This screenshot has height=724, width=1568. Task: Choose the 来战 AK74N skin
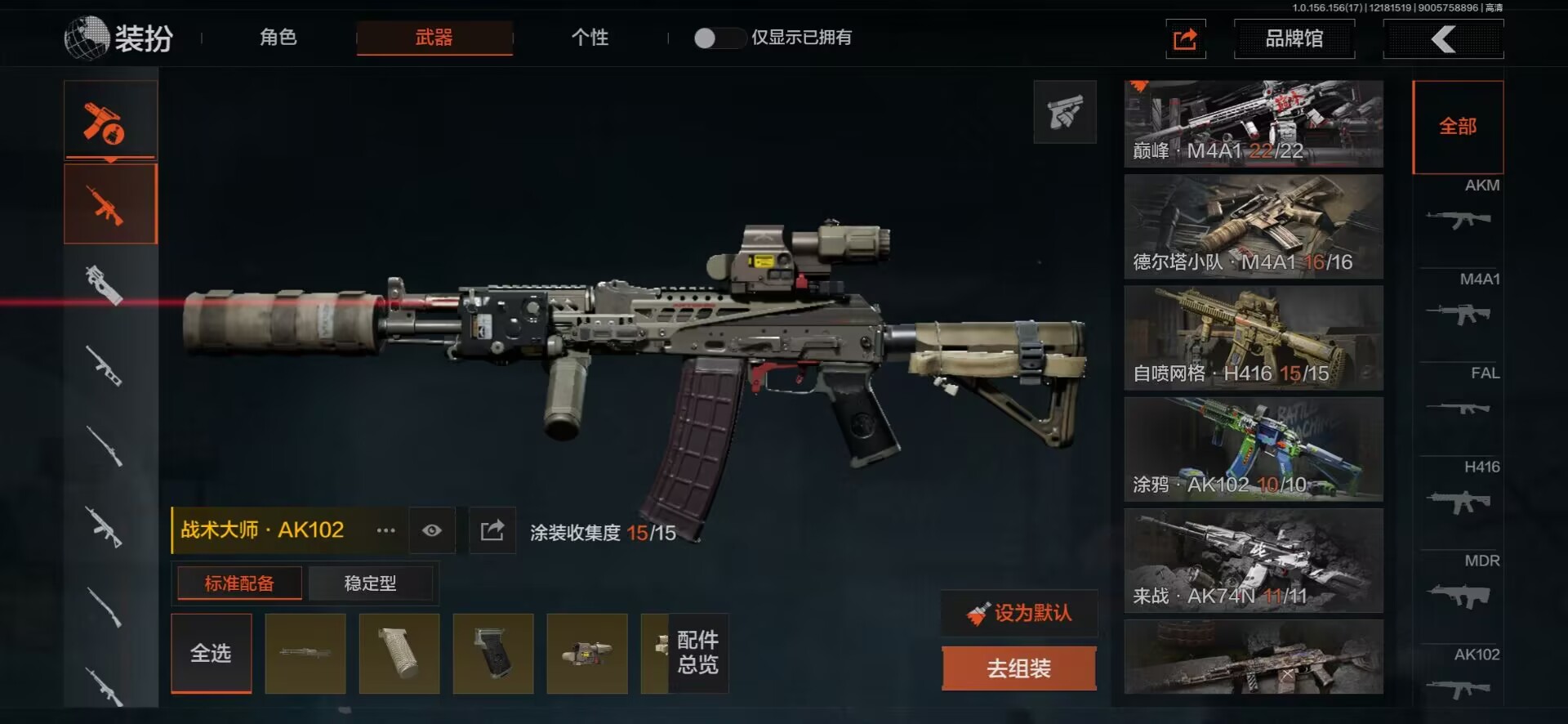(x=1253, y=561)
